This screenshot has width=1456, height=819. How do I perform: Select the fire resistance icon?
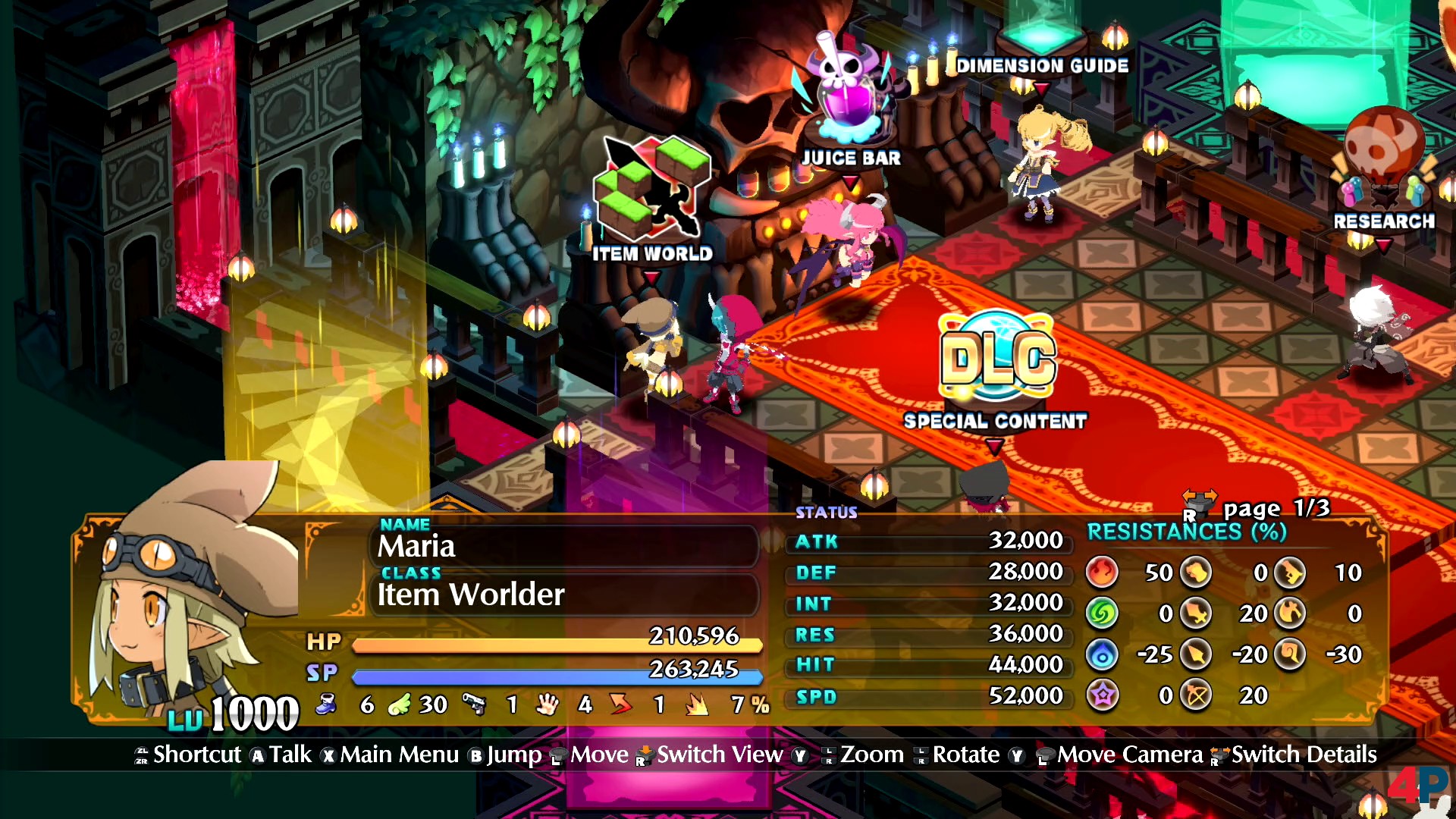tap(1102, 573)
